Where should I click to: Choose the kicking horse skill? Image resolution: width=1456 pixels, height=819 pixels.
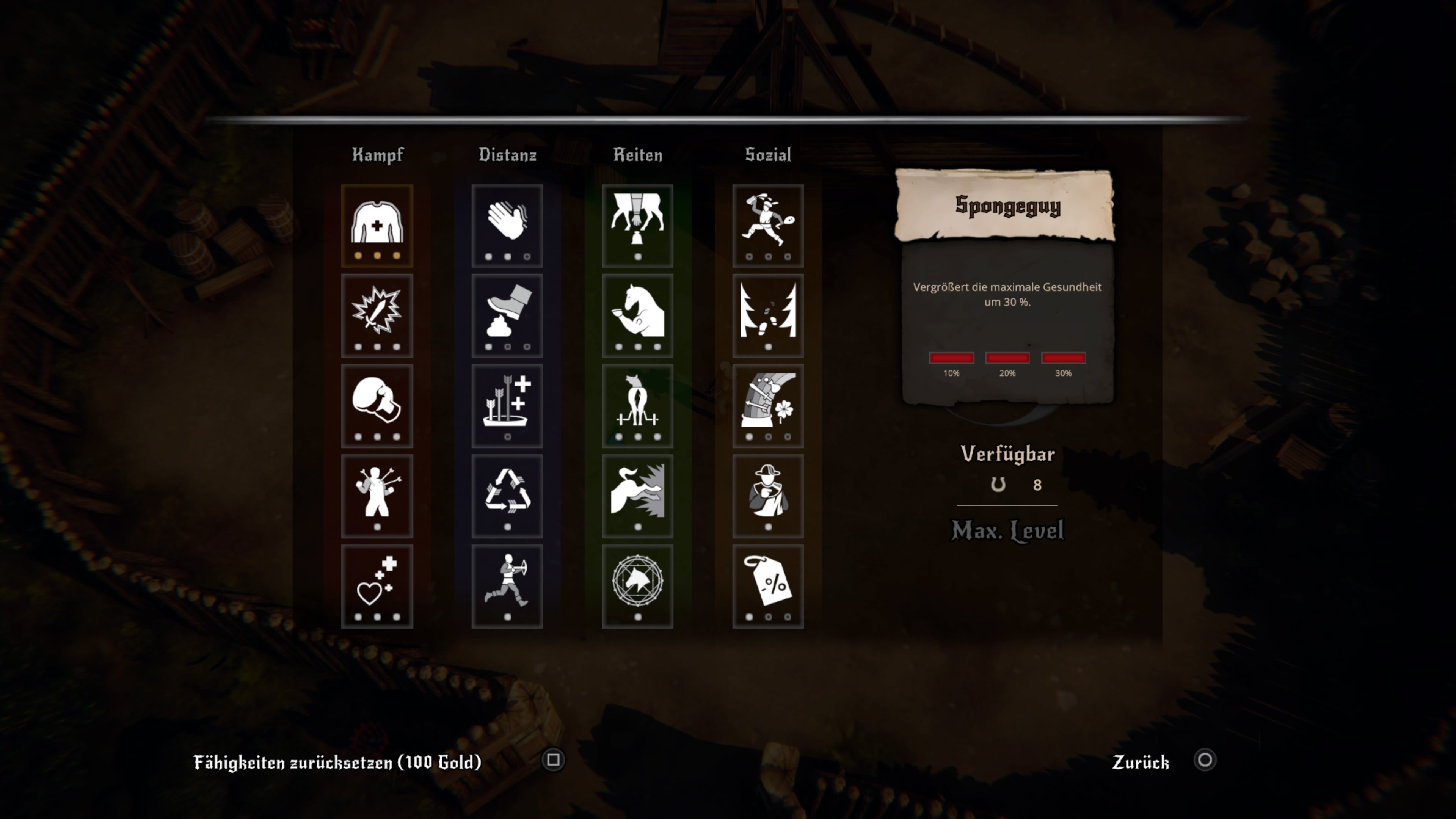coord(637,495)
